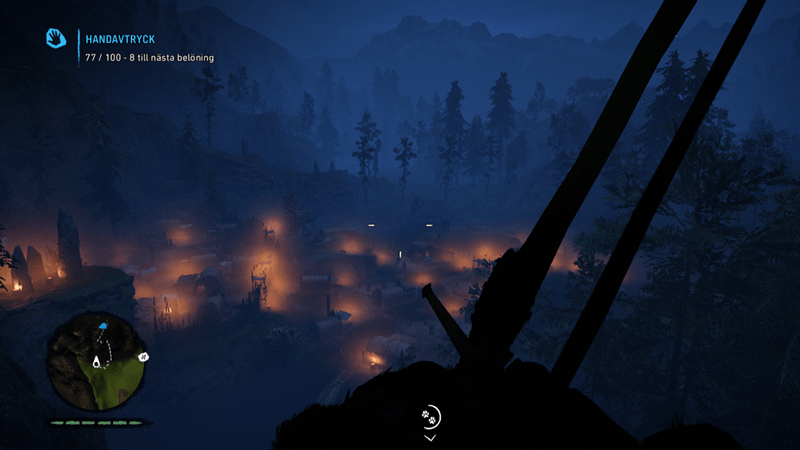Open the Handavtryck hand icon notification
This screenshot has width=800, height=450.
pos(56,38)
